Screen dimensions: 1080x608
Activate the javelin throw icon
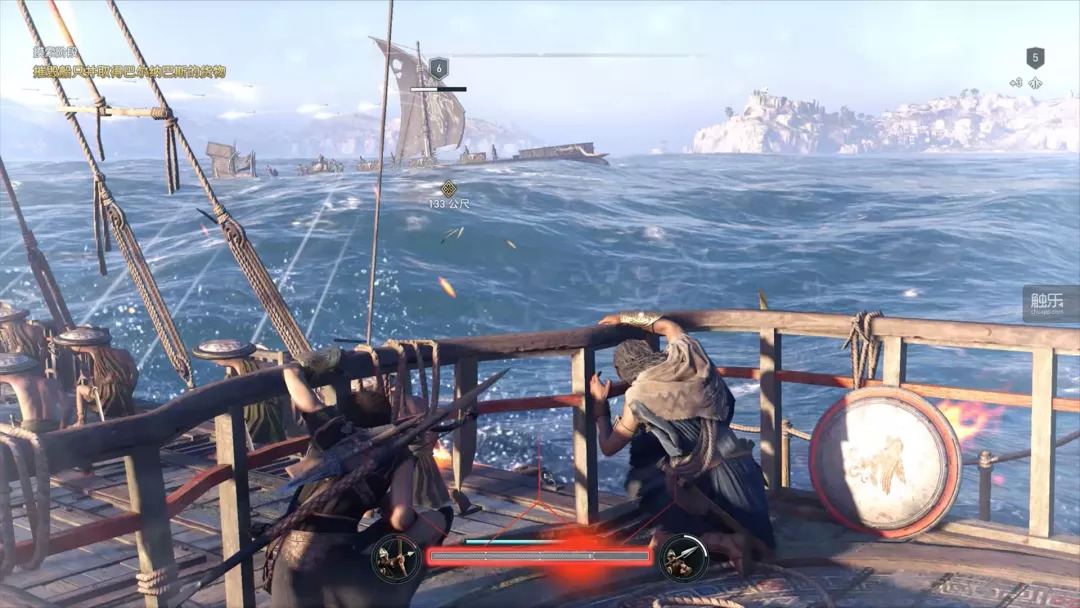point(684,558)
